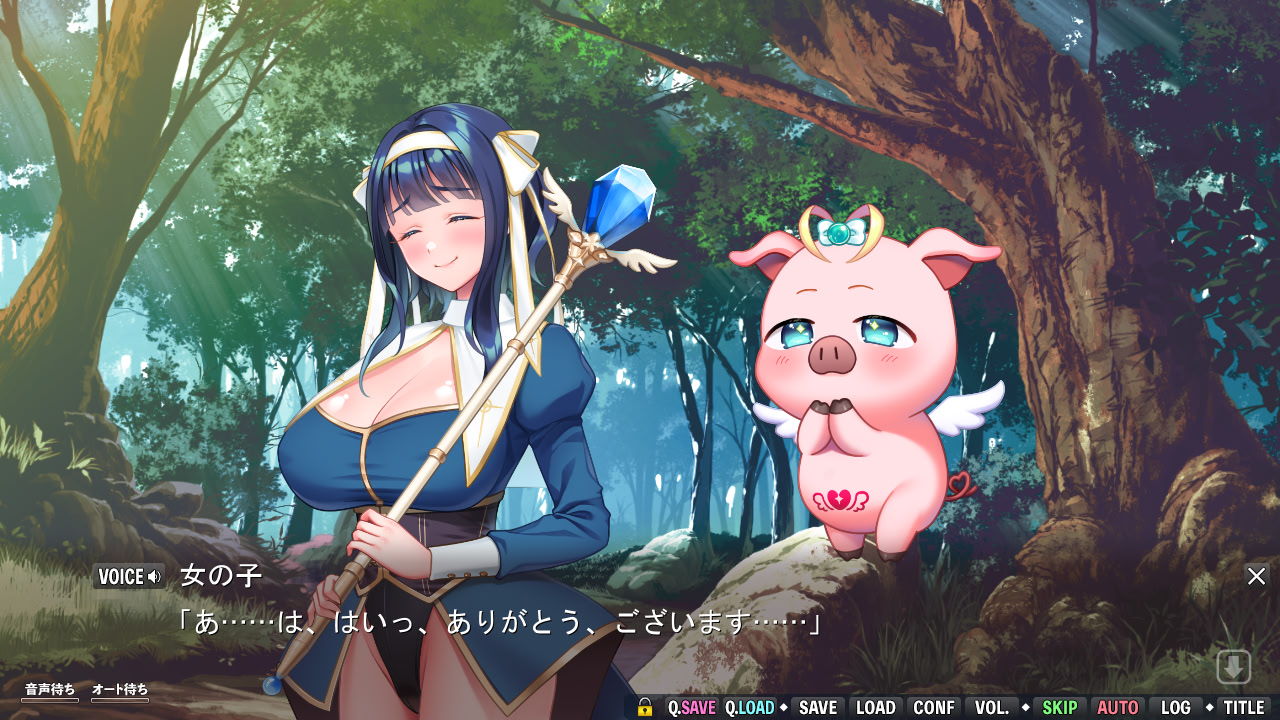Perform a quick save with Q.SAVE
The width and height of the screenshot is (1280, 720).
(x=691, y=707)
